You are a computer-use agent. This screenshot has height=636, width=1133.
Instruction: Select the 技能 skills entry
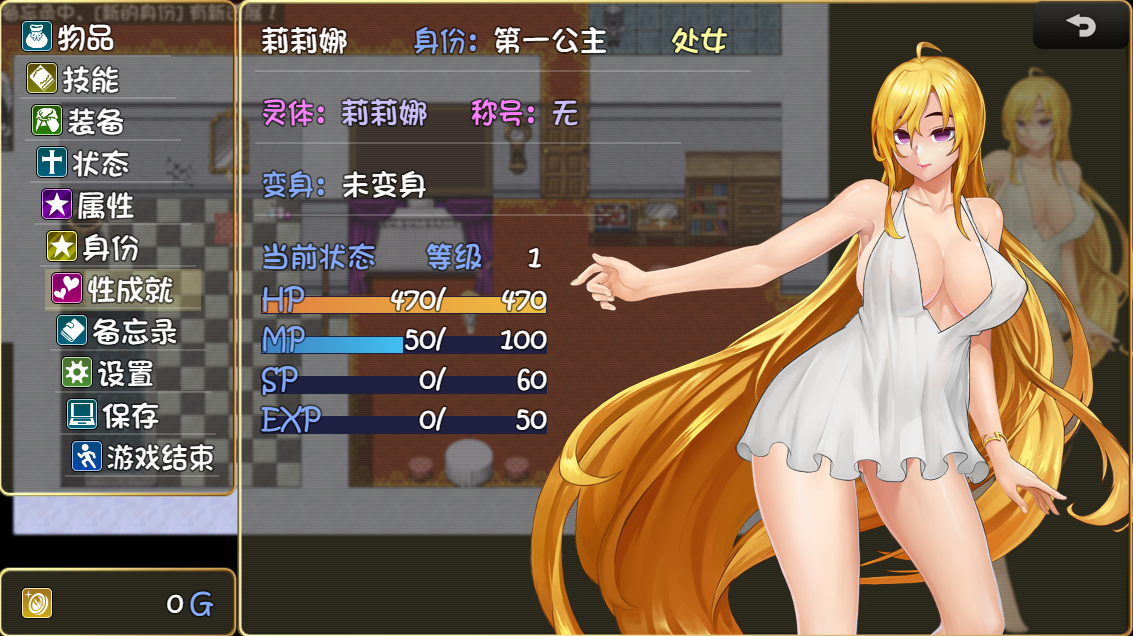(76, 79)
